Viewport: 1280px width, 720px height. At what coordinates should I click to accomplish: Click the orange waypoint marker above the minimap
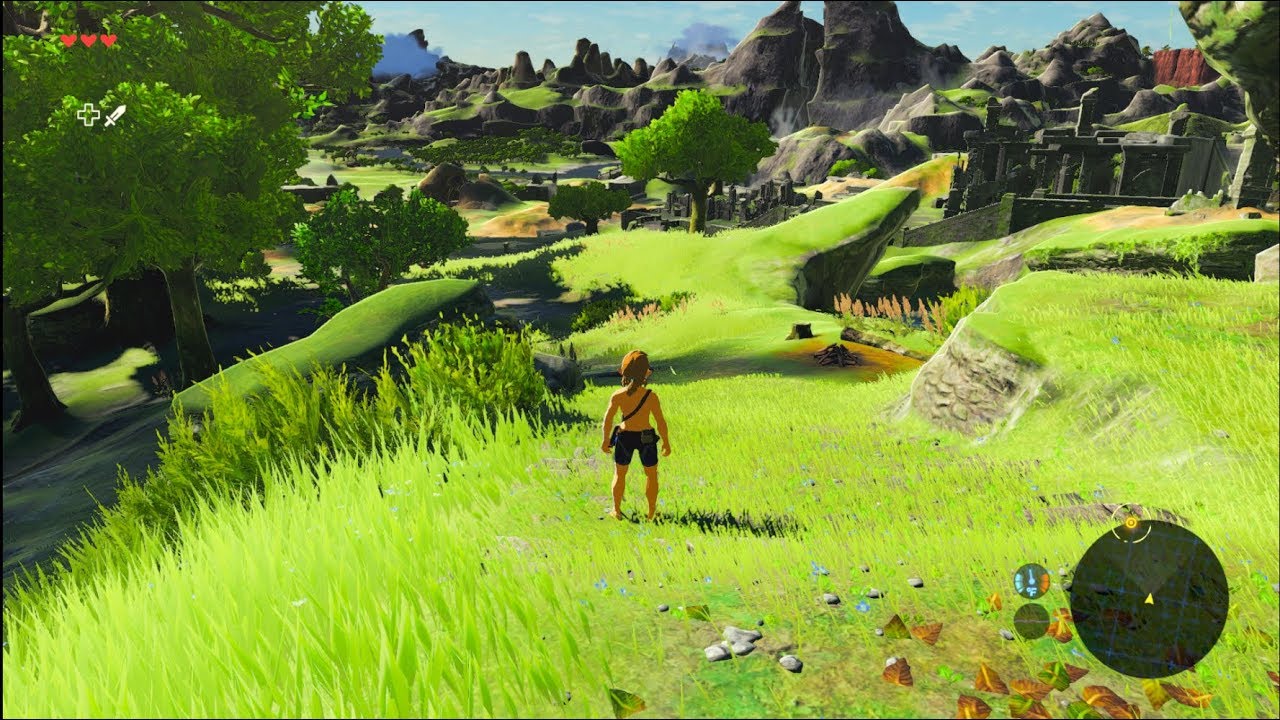pyautogui.click(x=1131, y=523)
